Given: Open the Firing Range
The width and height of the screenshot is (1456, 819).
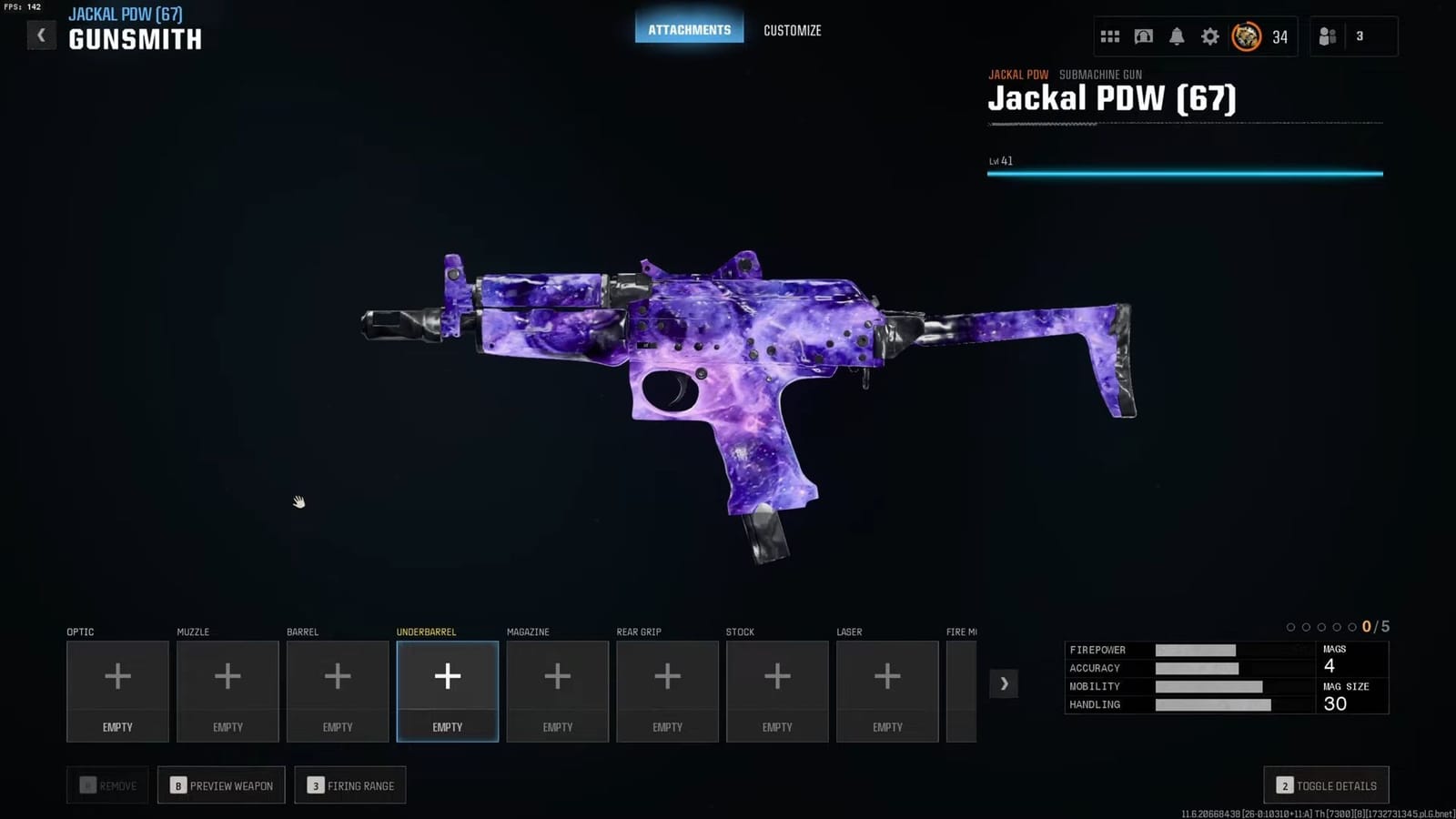Looking at the screenshot, I should coord(349,784).
